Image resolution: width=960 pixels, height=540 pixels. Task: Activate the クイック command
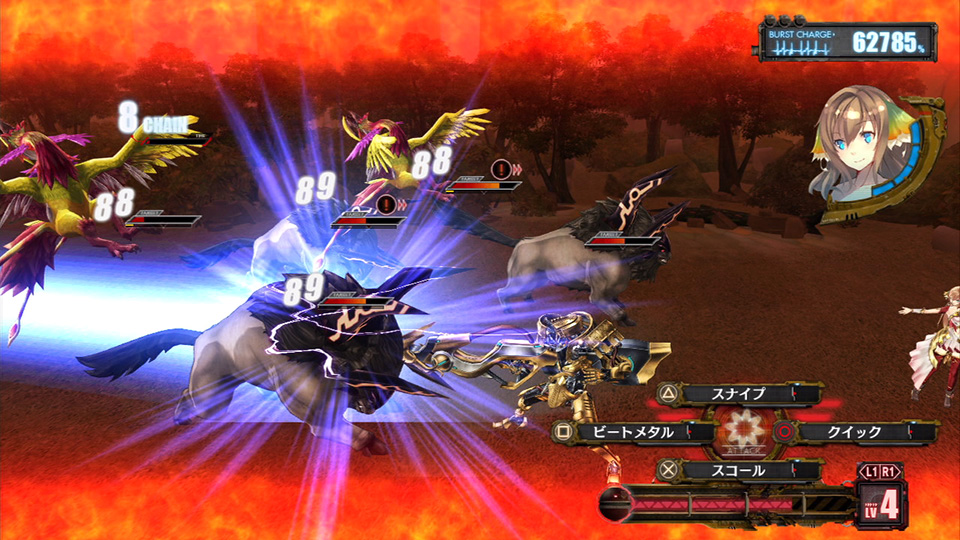click(855, 432)
